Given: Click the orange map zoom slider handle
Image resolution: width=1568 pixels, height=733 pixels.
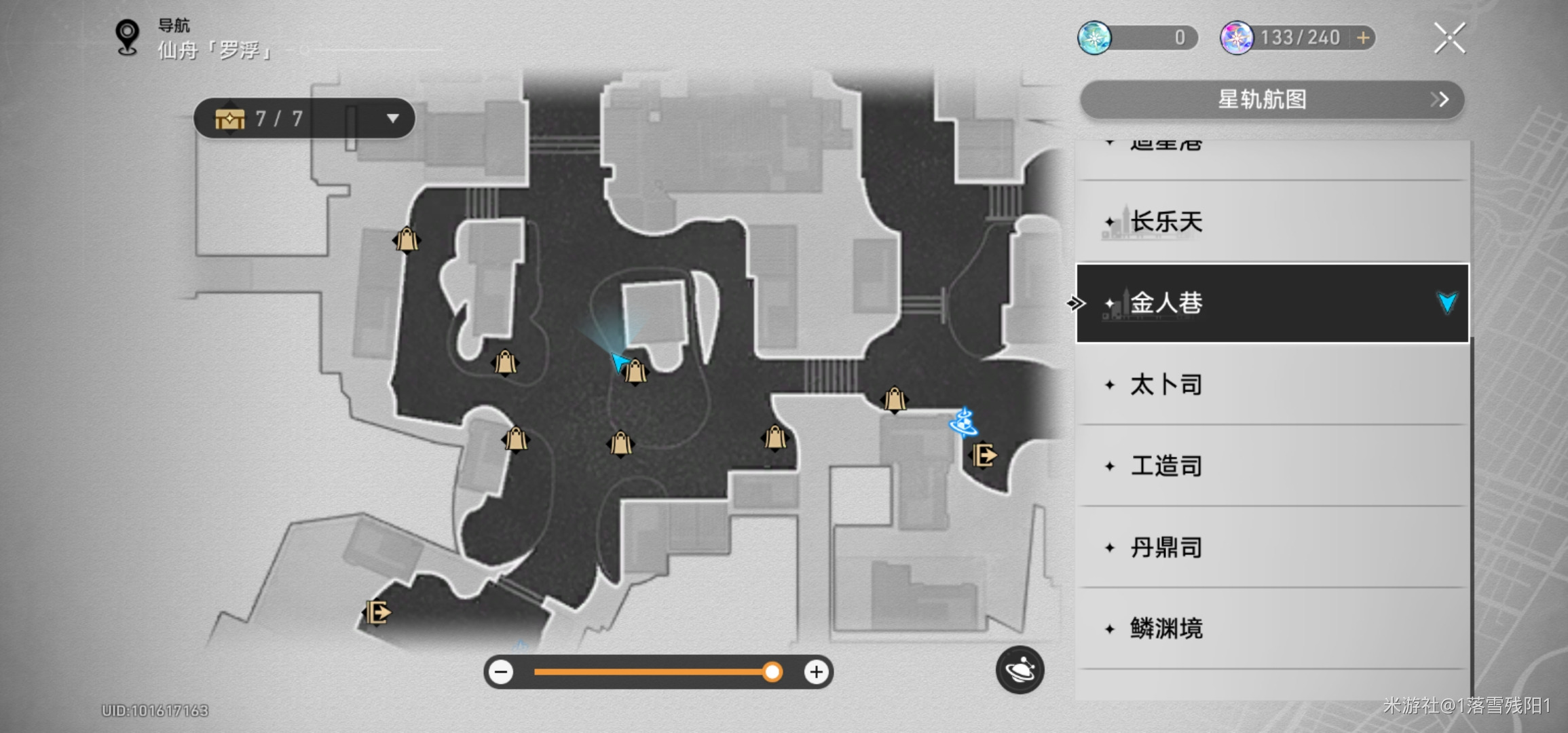Looking at the screenshot, I should coord(772,672).
